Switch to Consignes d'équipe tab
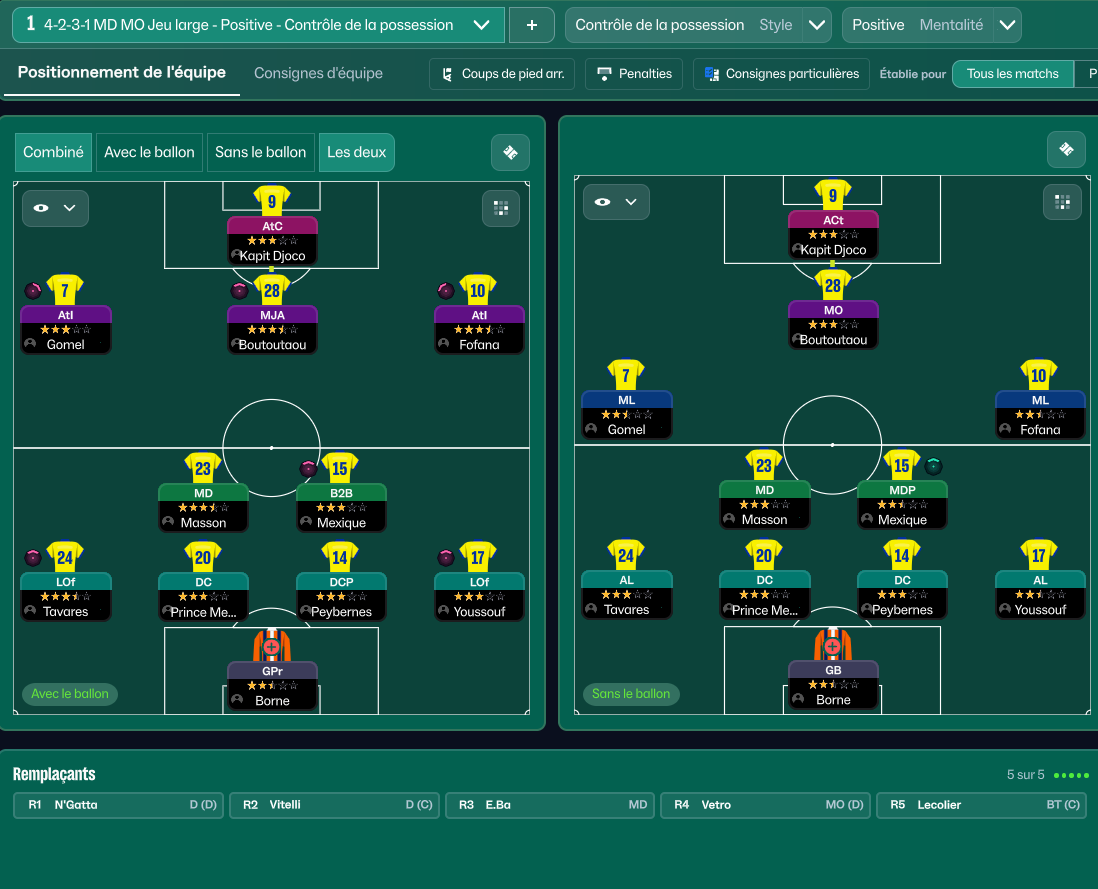Viewport: 1098px width, 889px height. 318,73
